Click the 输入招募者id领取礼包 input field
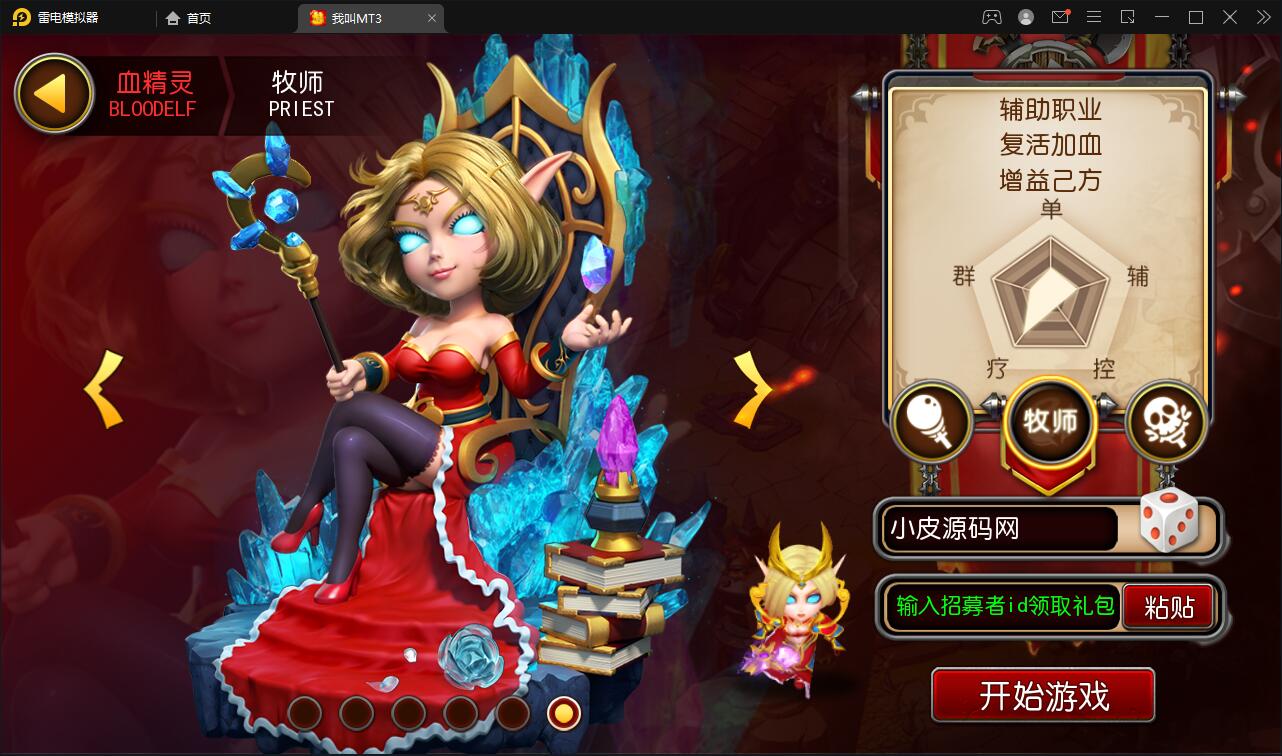 point(1000,606)
